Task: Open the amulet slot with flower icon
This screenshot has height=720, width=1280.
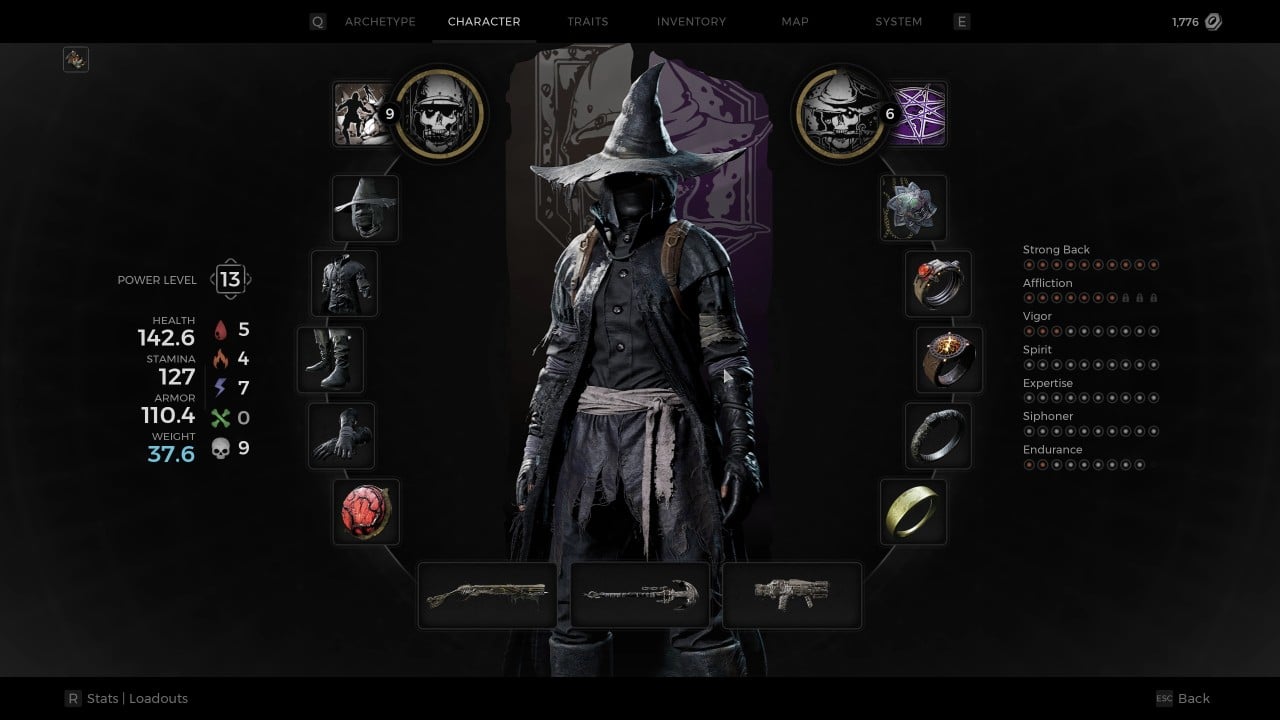Action: click(x=913, y=208)
